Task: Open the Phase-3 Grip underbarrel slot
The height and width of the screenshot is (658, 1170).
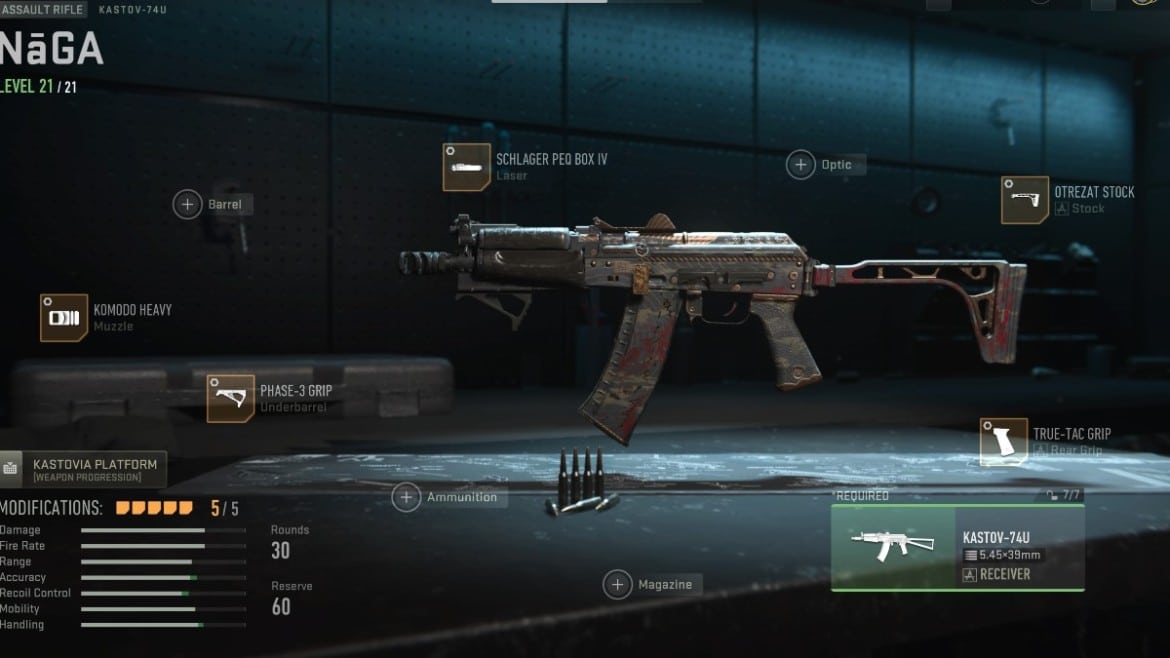Action: pyautogui.click(x=231, y=398)
